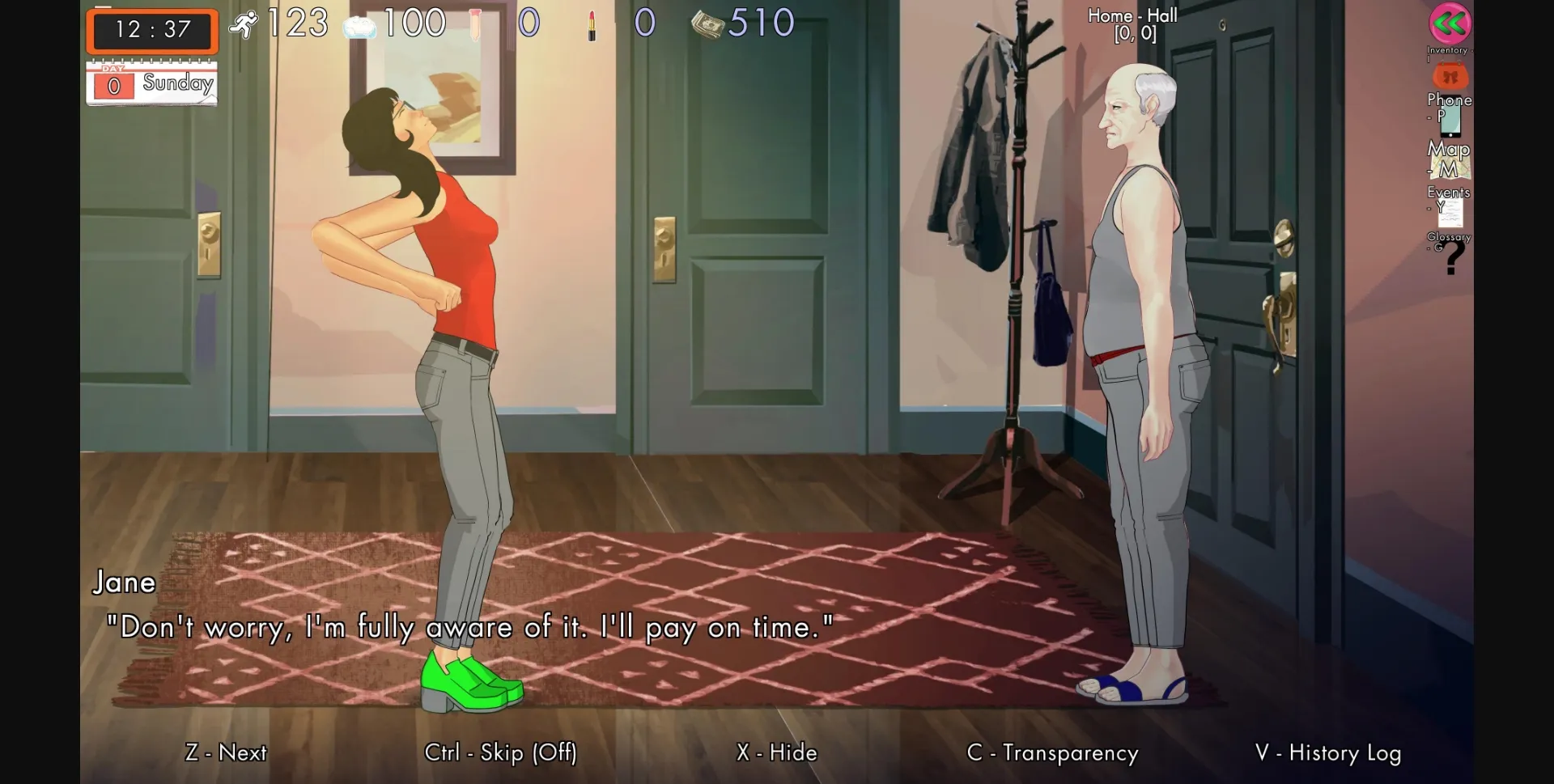
Task: Advance dialogue using Z - Next
Action: tap(226, 752)
